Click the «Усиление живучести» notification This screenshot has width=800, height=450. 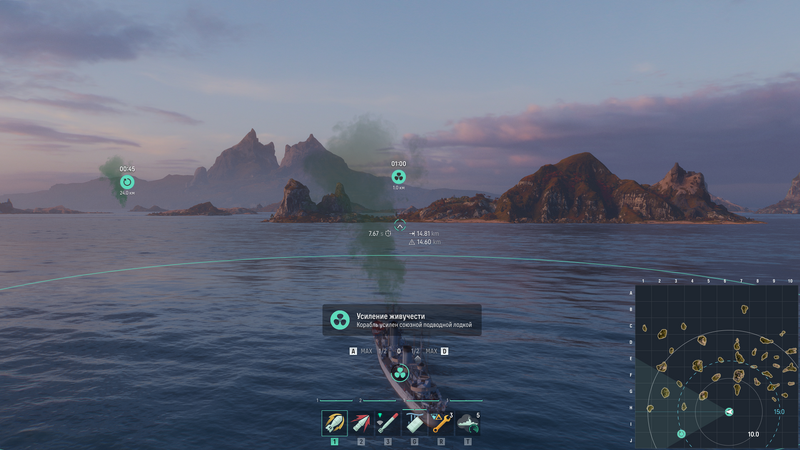(401, 320)
